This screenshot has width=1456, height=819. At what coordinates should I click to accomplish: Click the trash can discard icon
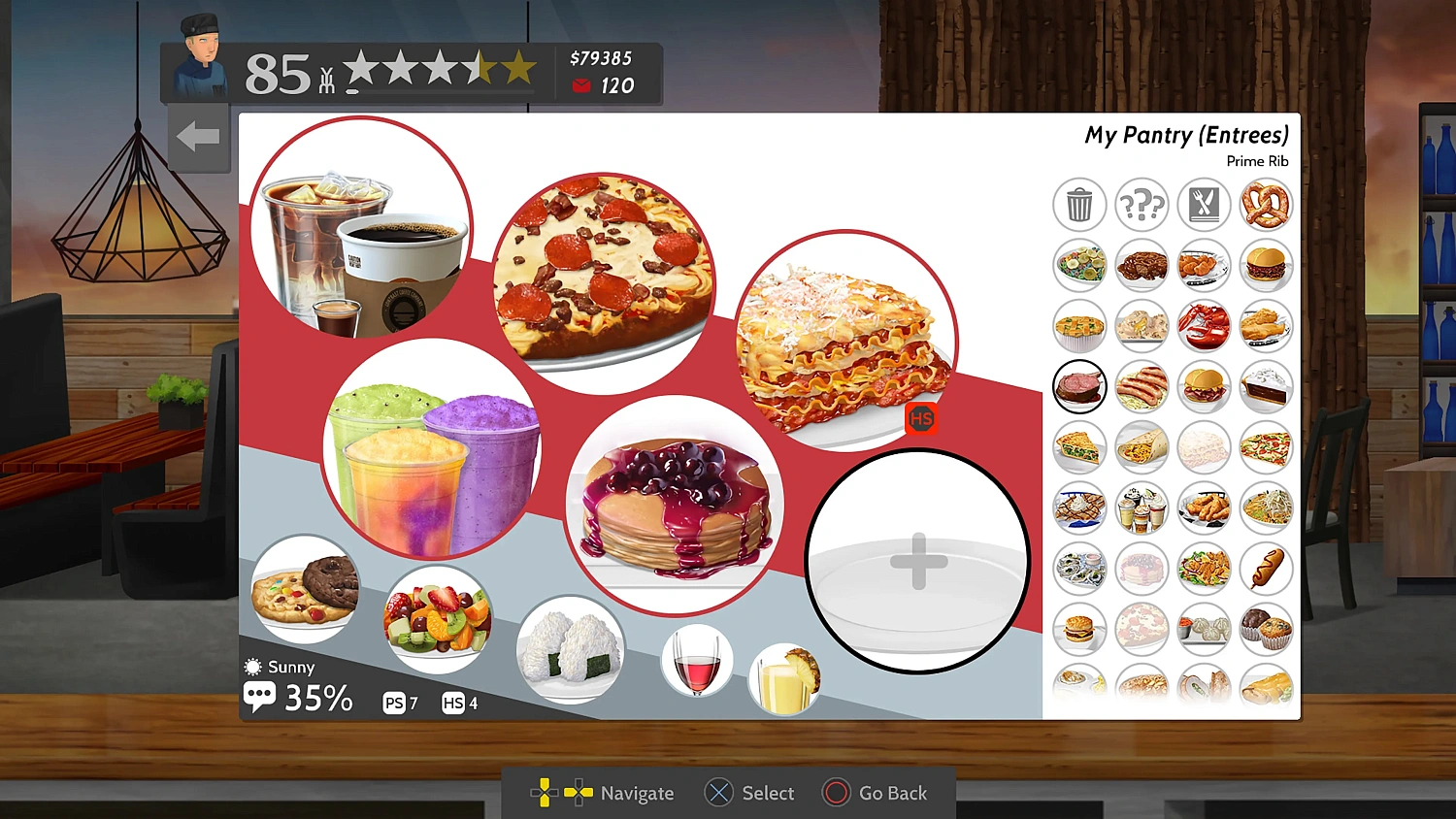[1079, 205]
